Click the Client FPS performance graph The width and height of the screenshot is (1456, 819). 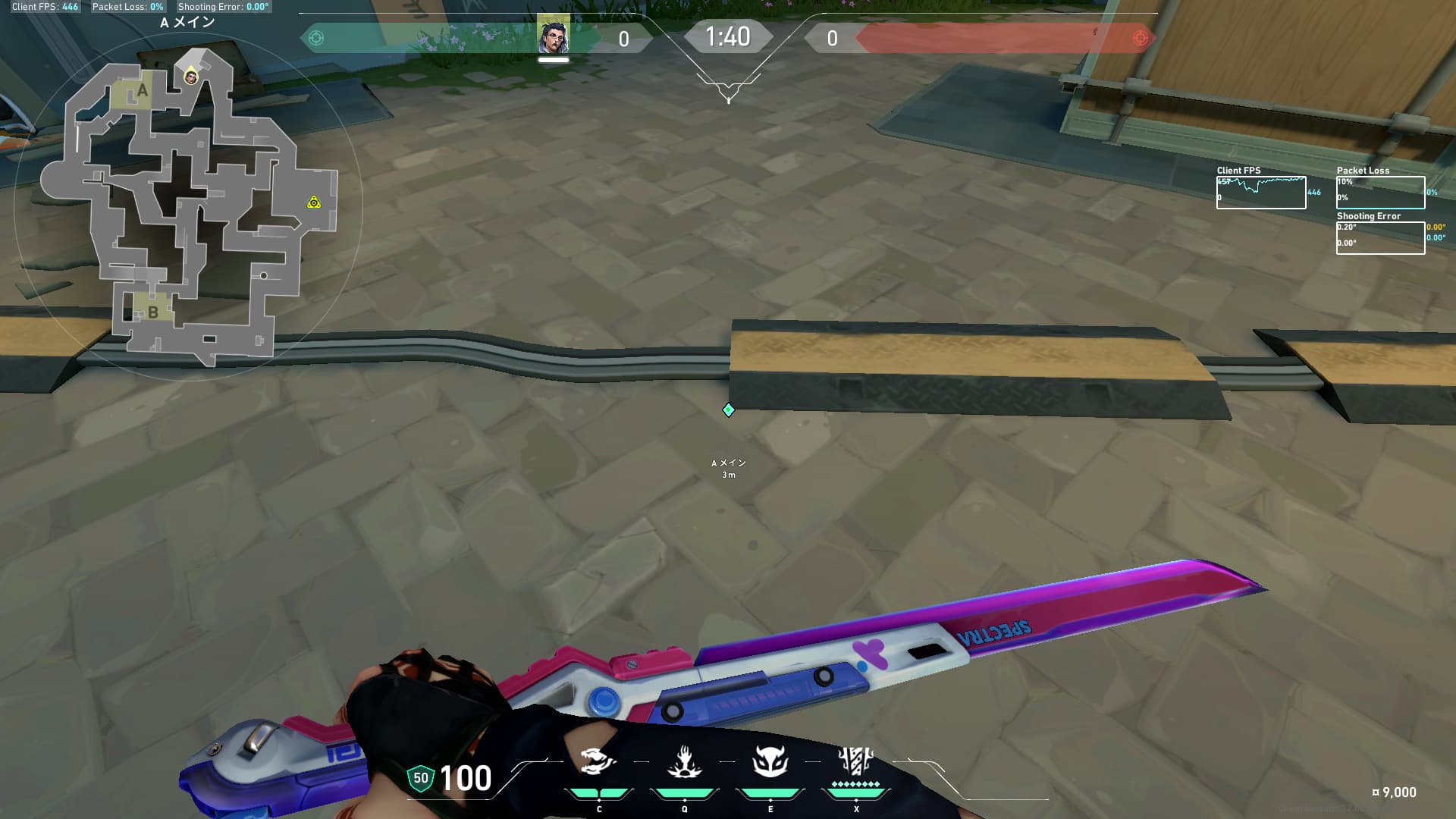click(x=1260, y=193)
